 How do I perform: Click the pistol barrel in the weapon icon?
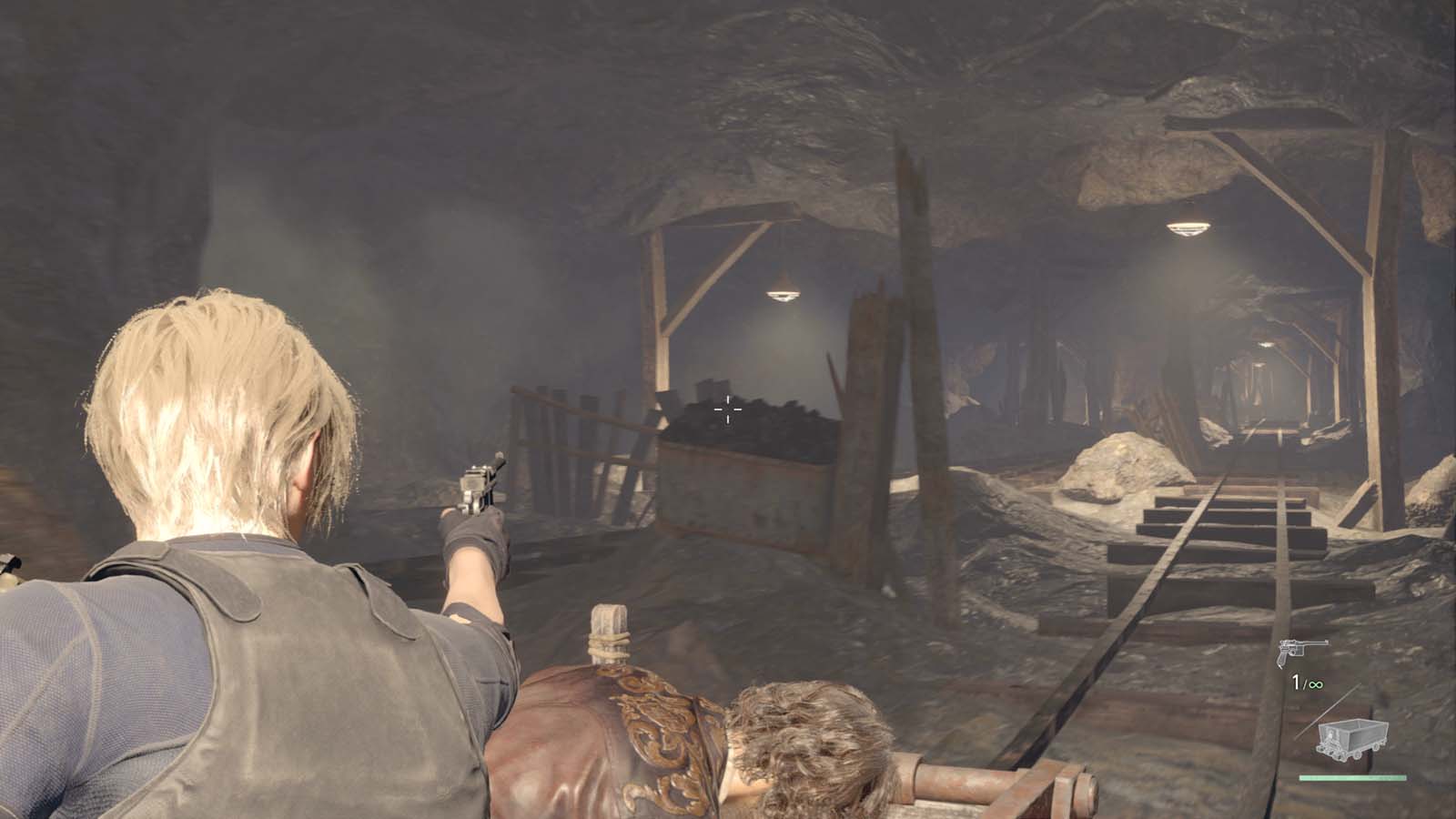(x=1321, y=642)
